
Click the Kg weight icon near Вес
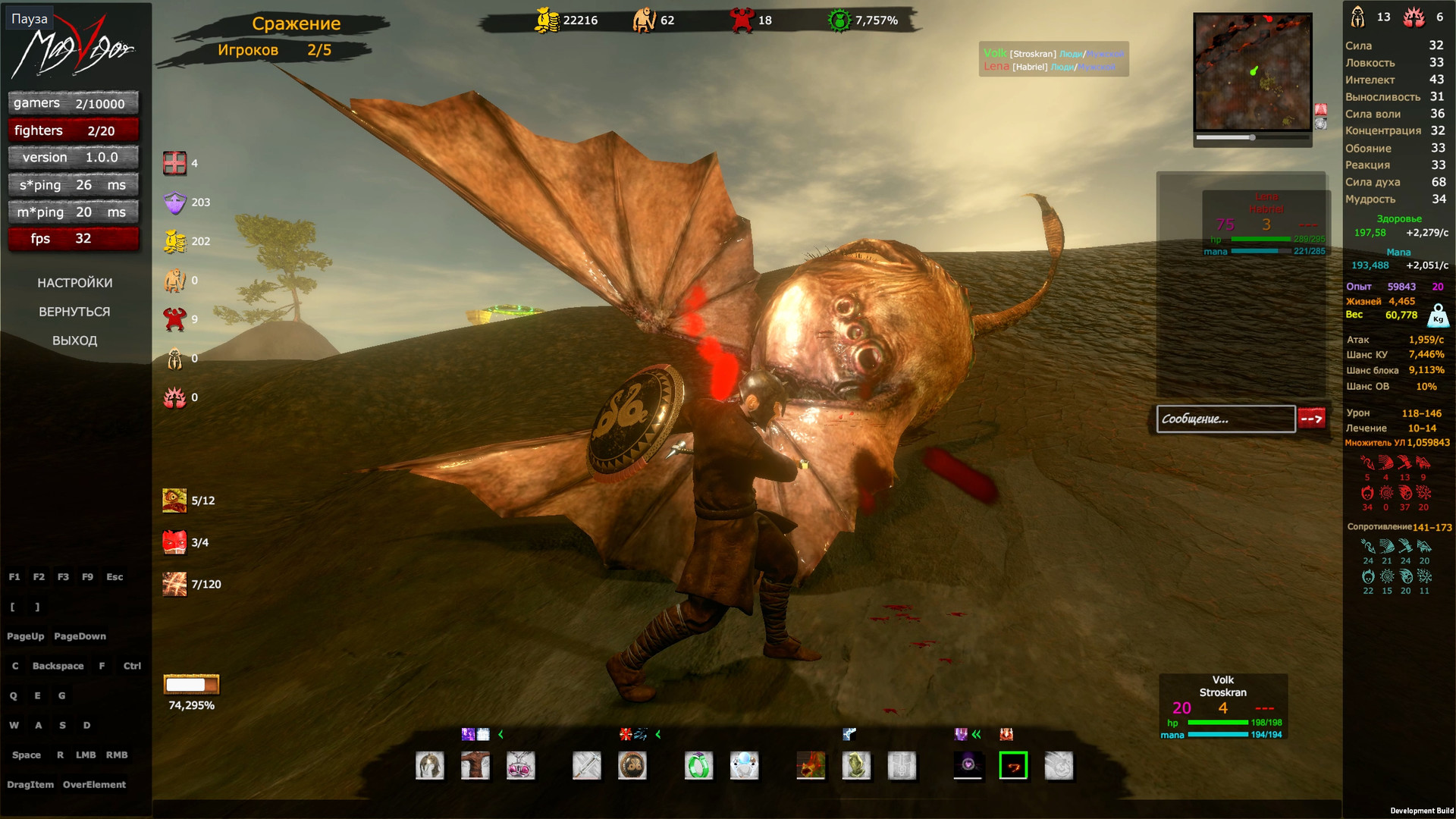pos(1438,318)
